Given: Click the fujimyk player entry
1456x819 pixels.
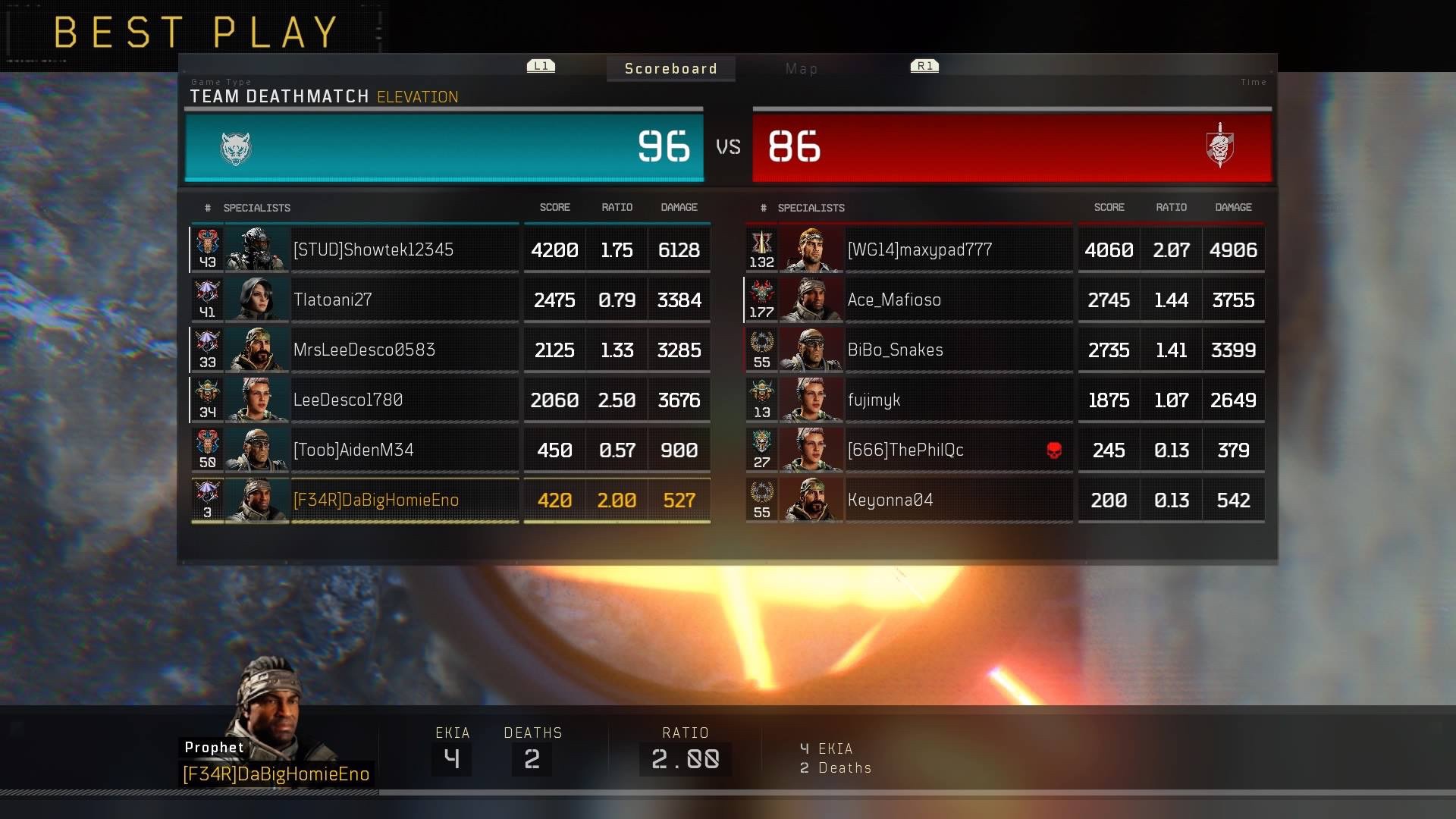Looking at the screenshot, I should (874, 400).
